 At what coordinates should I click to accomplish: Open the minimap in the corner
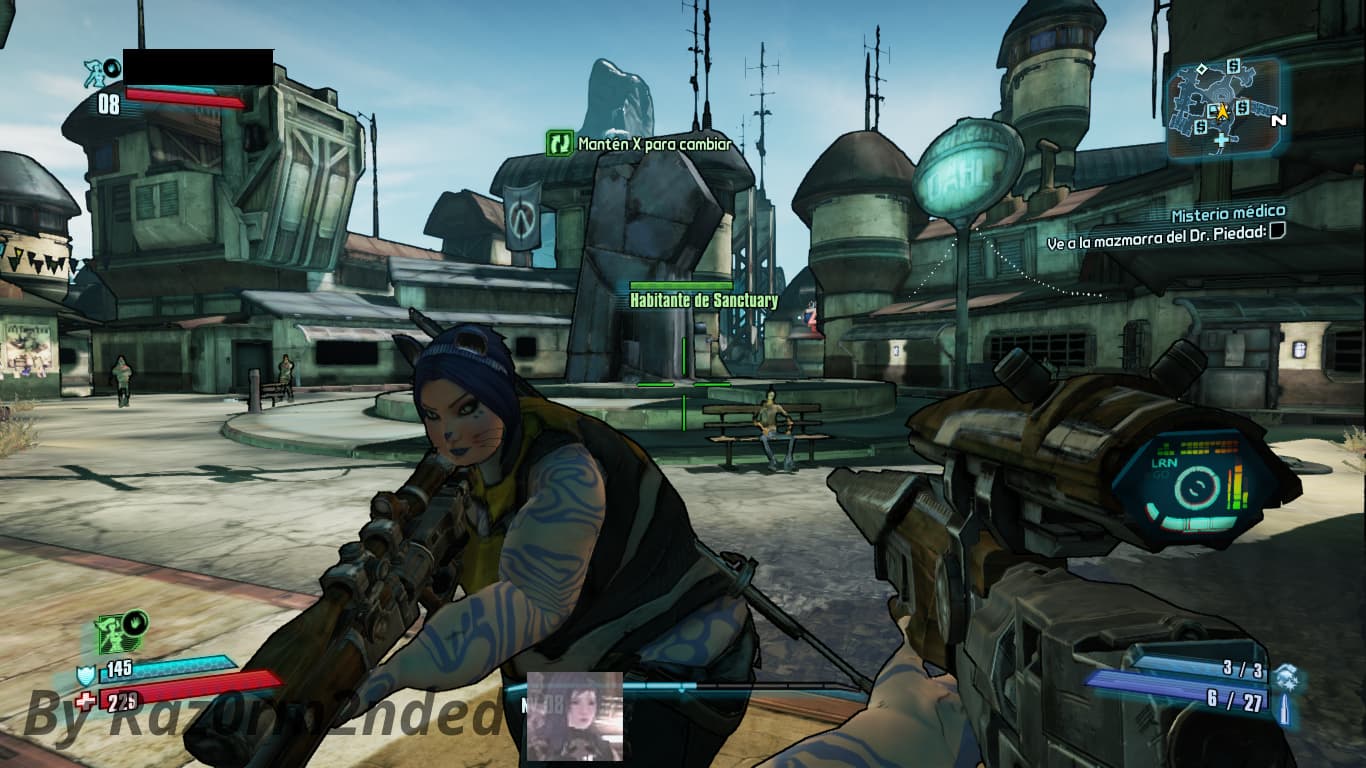pyautogui.click(x=1222, y=108)
